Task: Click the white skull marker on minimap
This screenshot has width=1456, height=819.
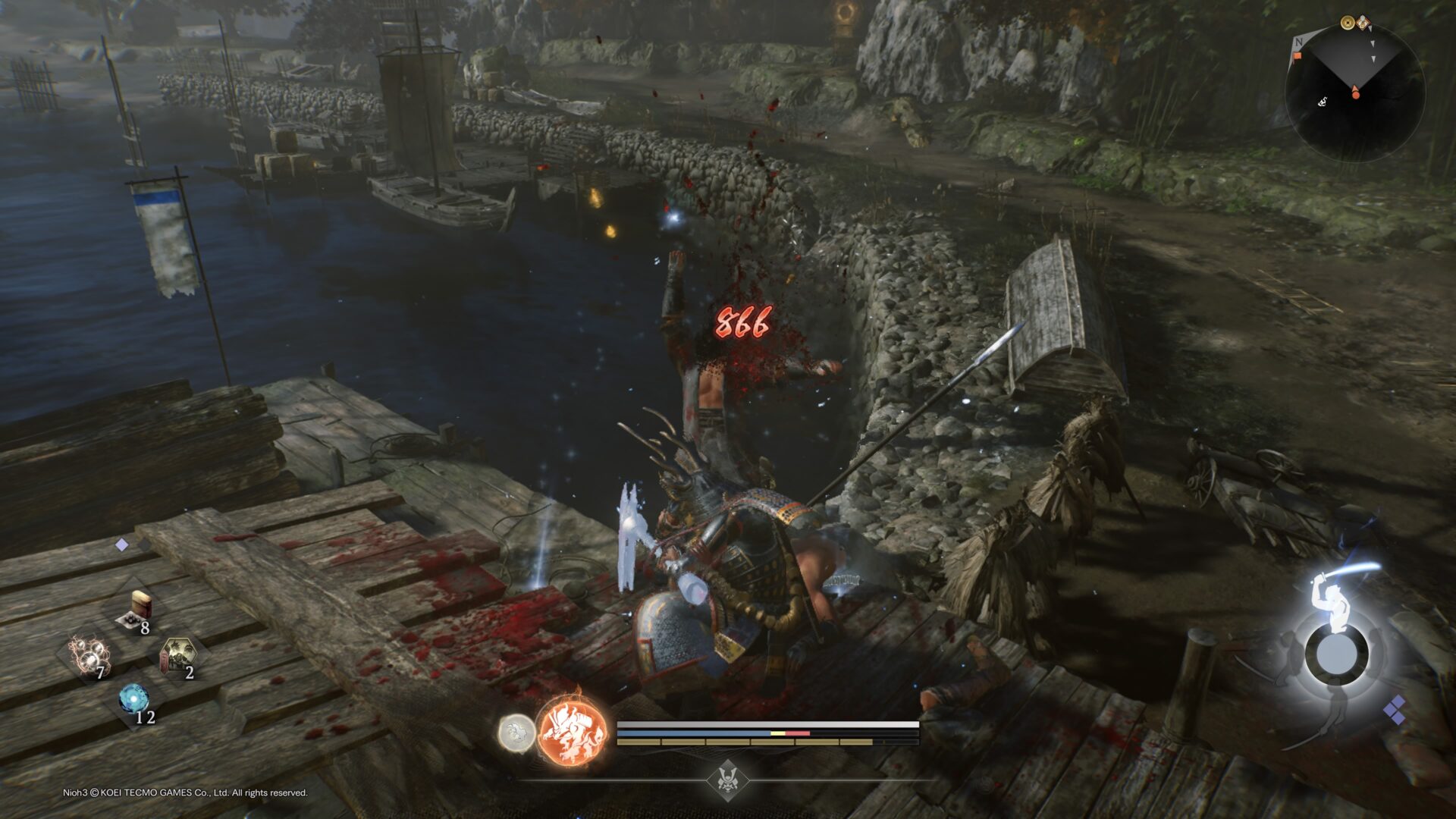Action: [1322, 102]
